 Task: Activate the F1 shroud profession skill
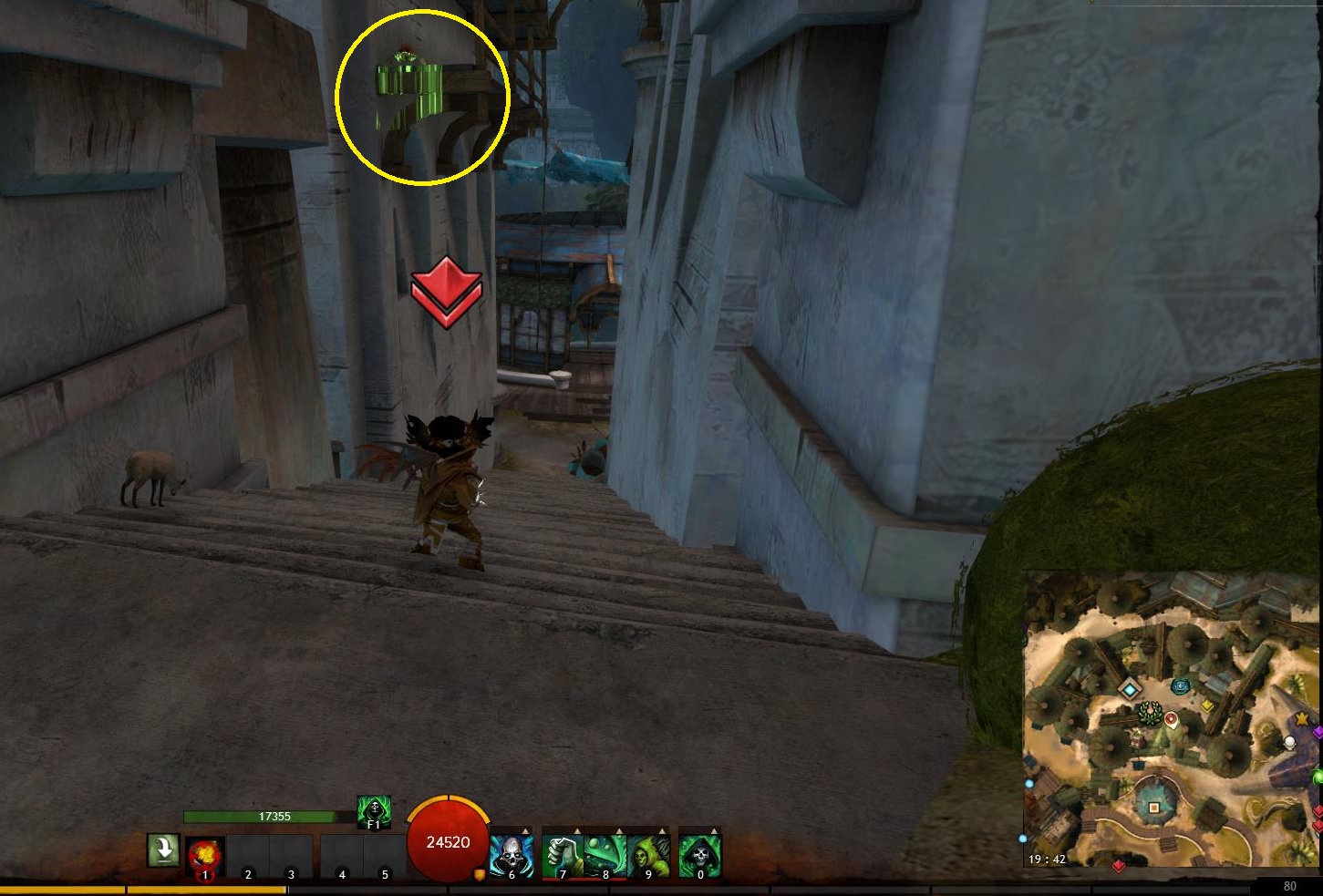point(374,810)
